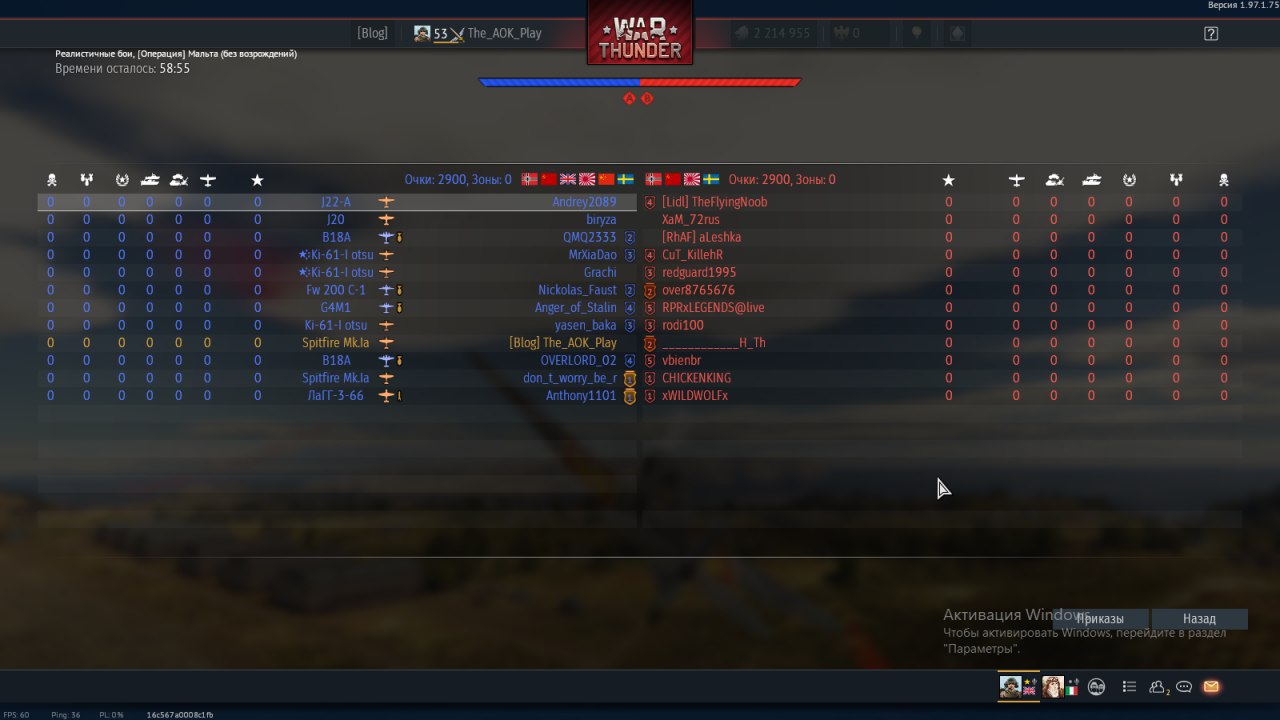Select player Nickolas_Faust flying Fw 200 C-1
The width and height of the screenshot is (1280, 720).
pyautogui.click(x=577, y=290)
